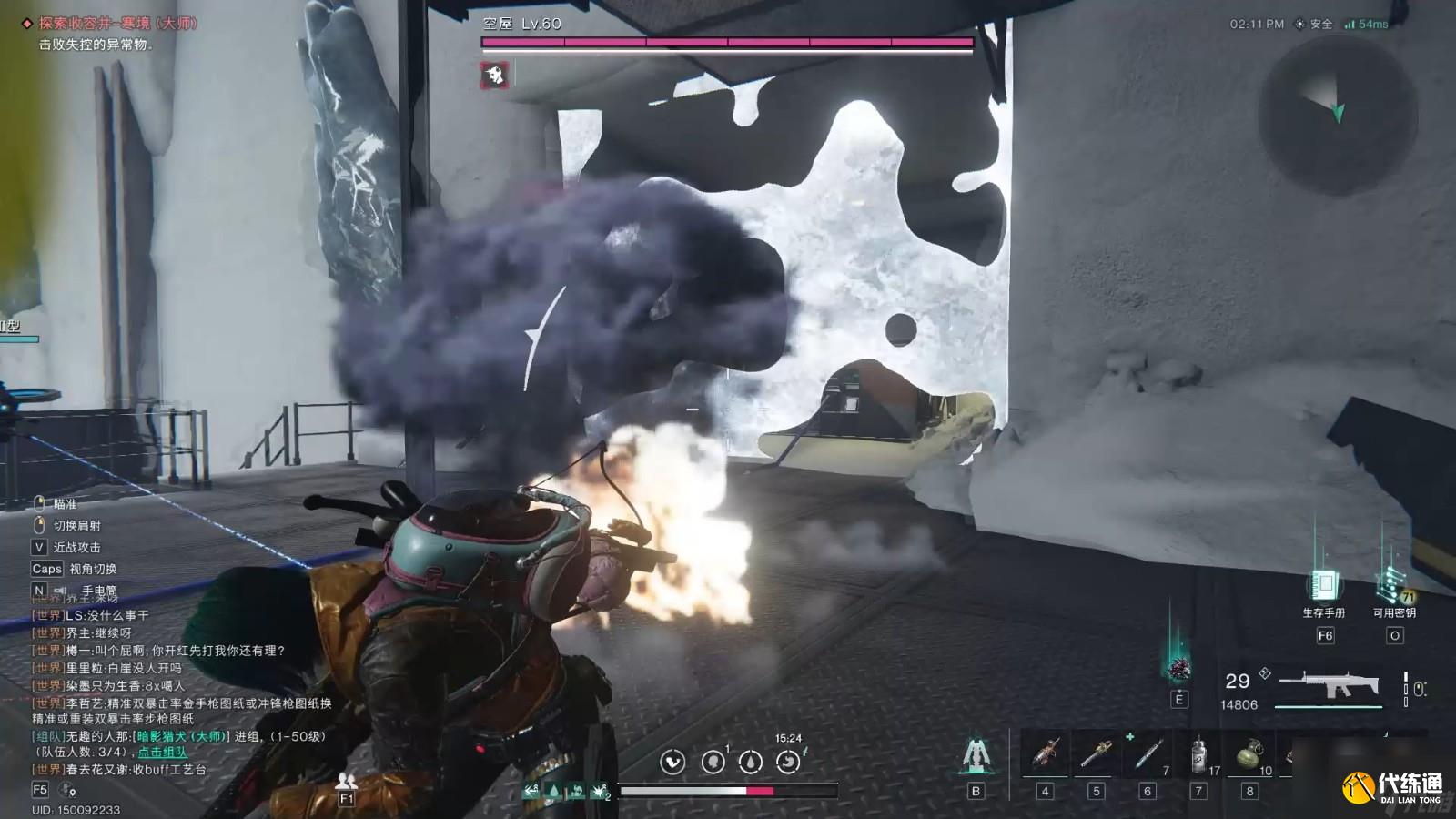Activate the deviant creature ability icon
Viewport: 1456px width, 819px height.
click(1179, 669)
